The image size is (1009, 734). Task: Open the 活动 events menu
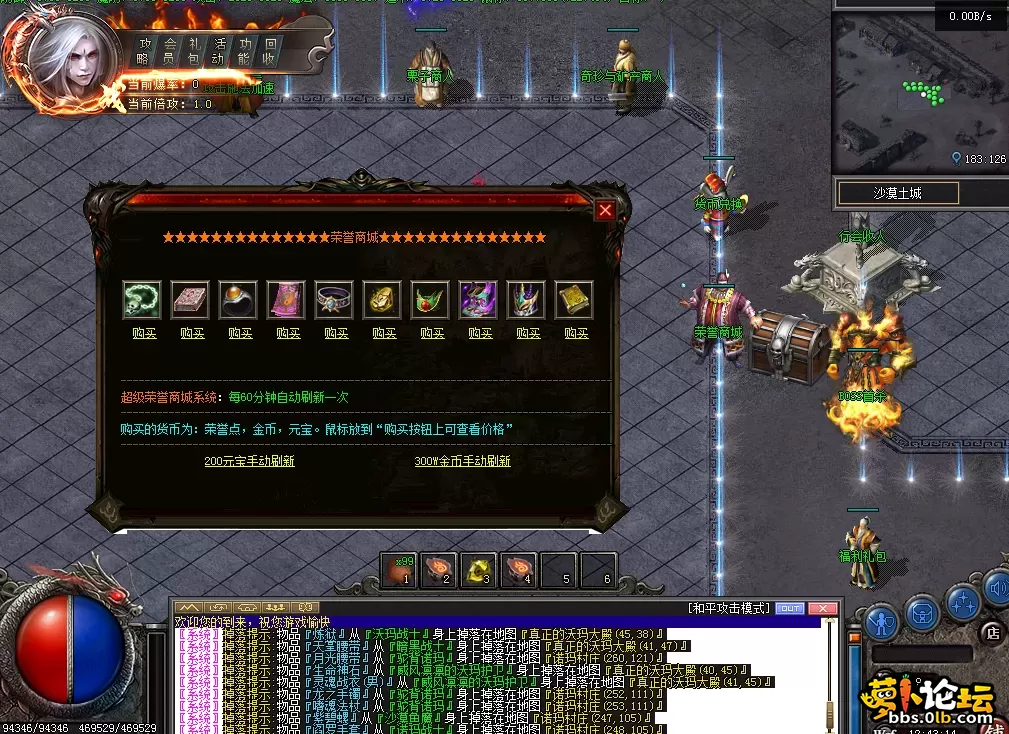[220, 50]
